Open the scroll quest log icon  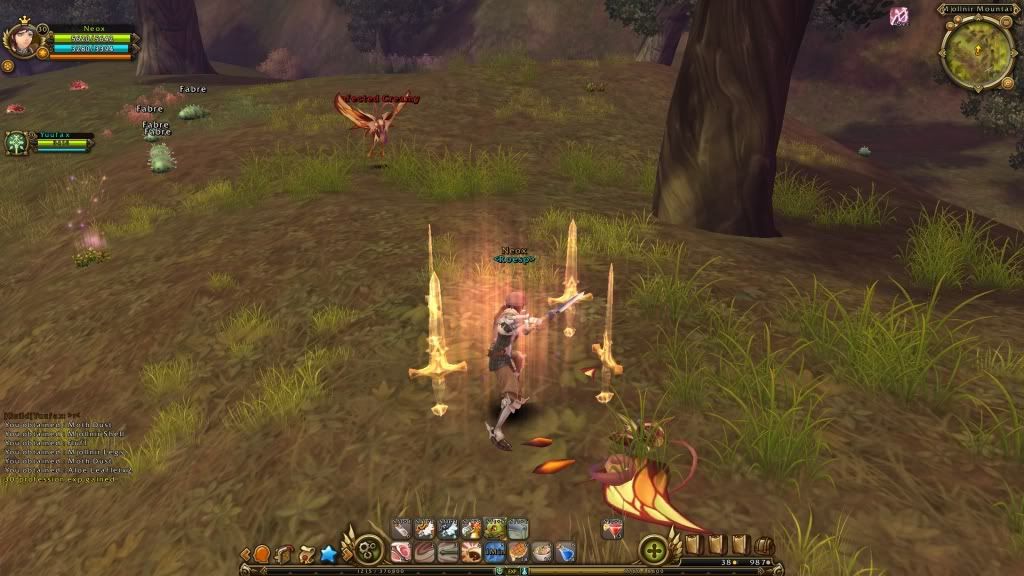[306, 553]
